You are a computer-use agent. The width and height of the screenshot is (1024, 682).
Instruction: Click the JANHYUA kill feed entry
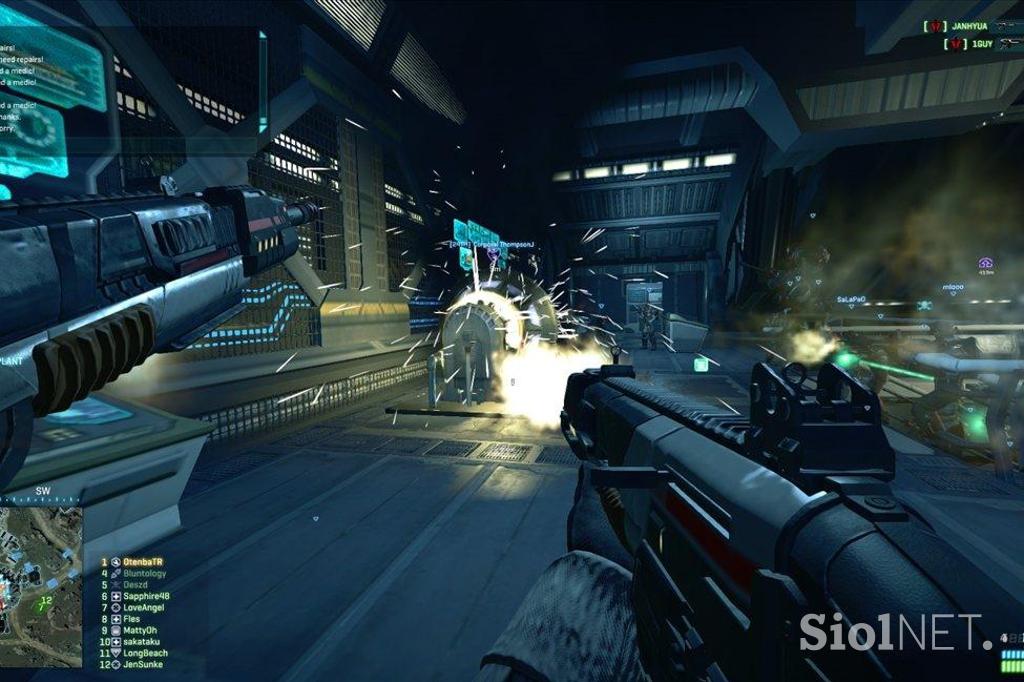tap(970, 27)
